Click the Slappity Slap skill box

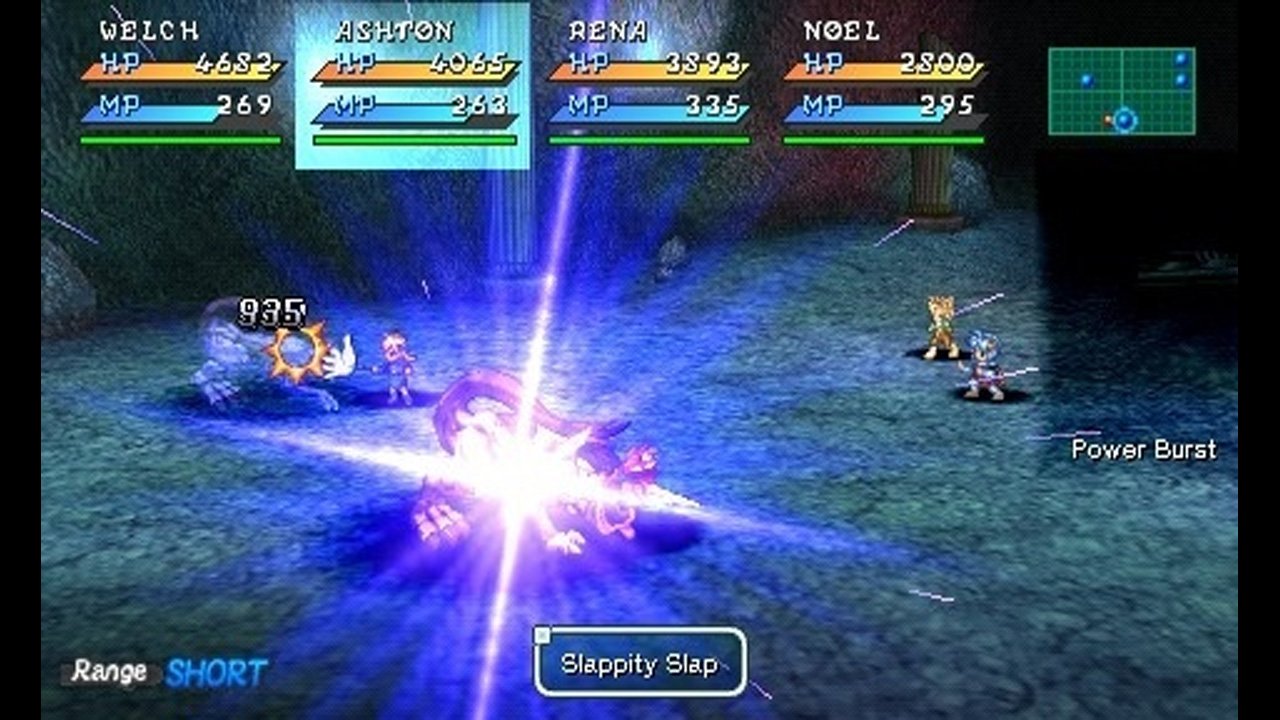(640, 662)
